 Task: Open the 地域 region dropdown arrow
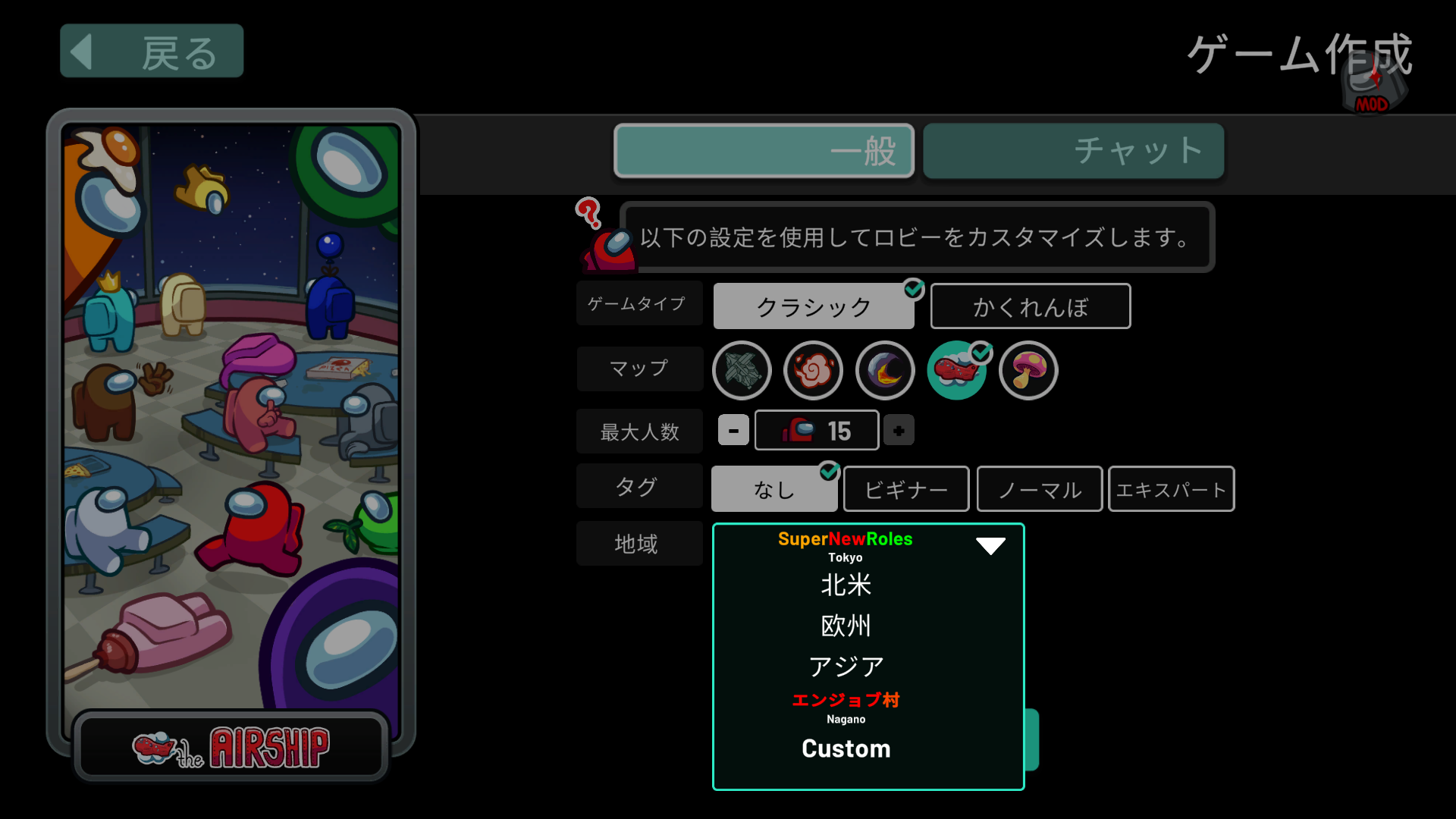(x=990, y=544)
